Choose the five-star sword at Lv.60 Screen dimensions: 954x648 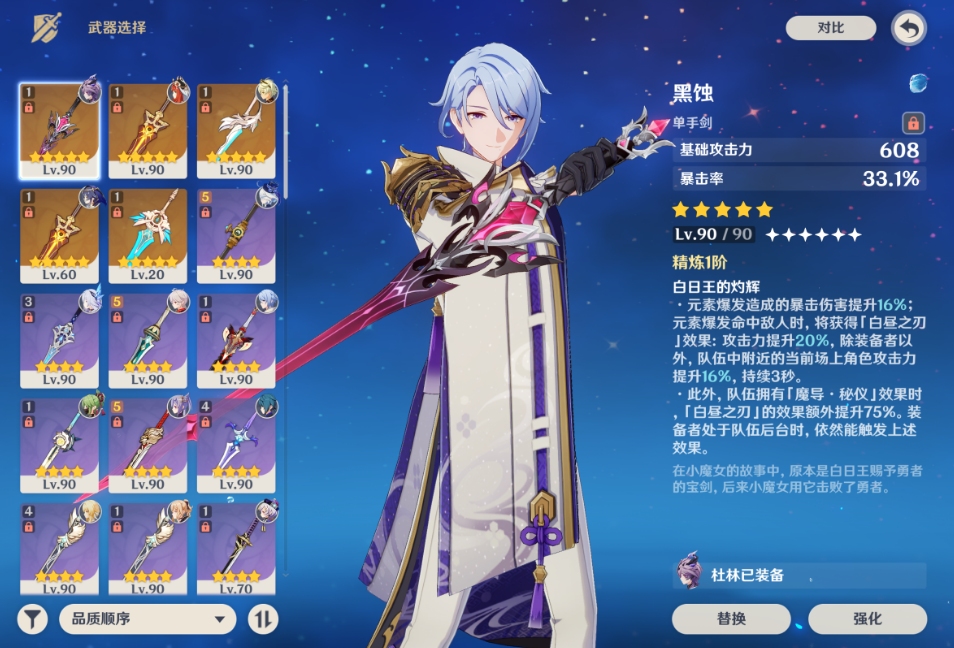[x=60, y=235]
